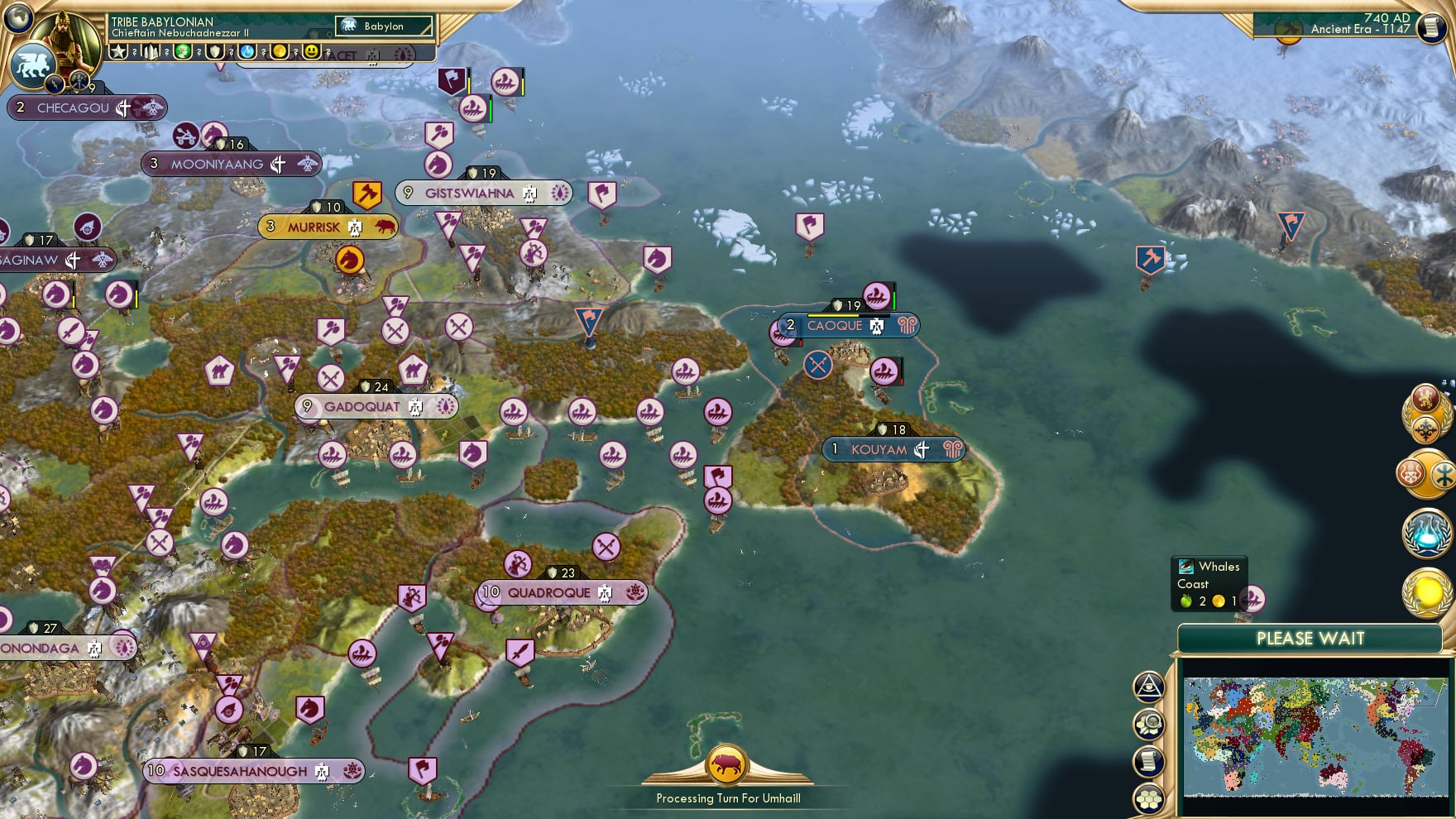Click the blue science droplet icon in the top bar
The height and width of the screenshot is (819, 1456).
247,52
